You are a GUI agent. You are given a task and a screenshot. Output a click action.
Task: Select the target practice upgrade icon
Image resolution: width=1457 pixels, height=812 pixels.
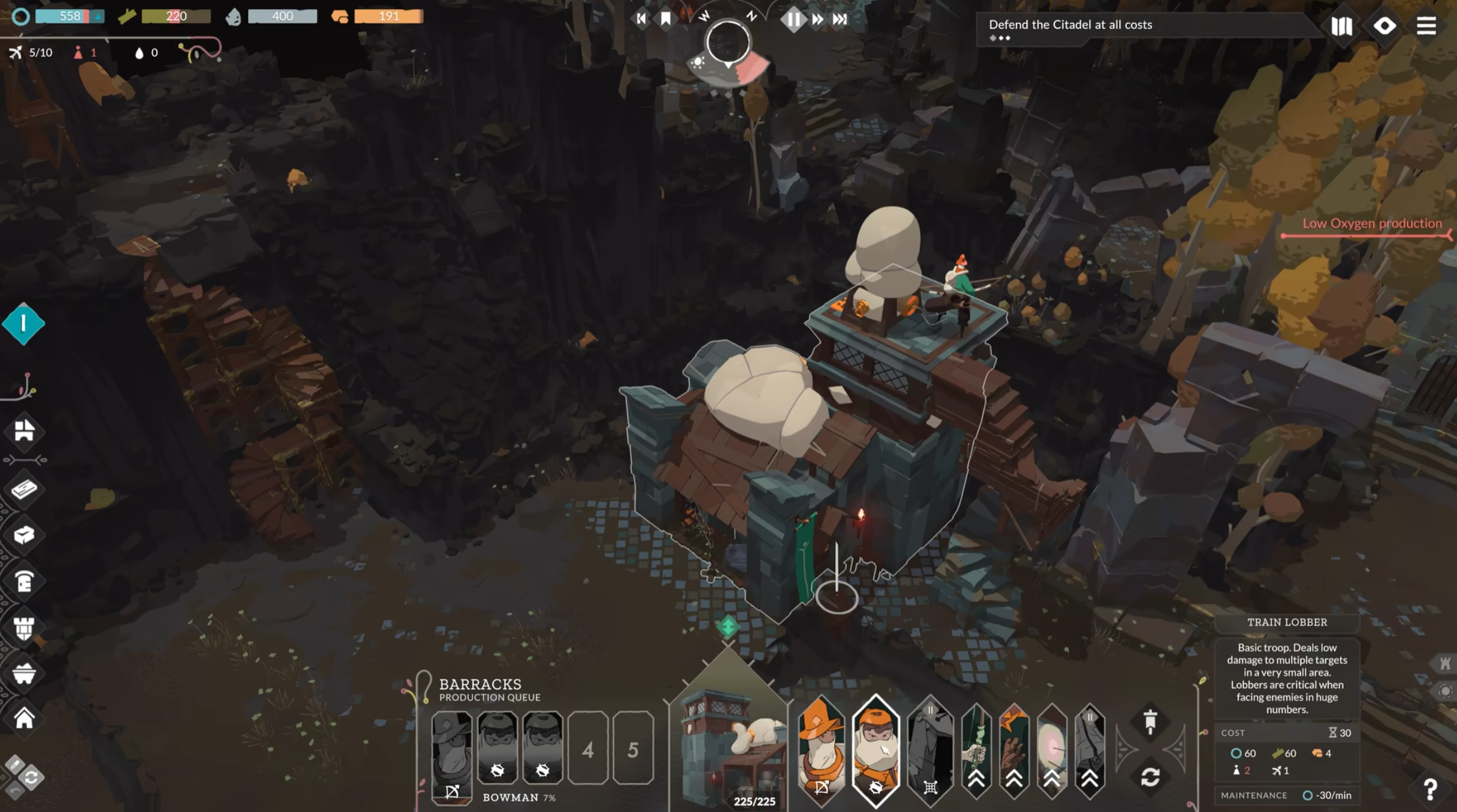coord(1051,750)
